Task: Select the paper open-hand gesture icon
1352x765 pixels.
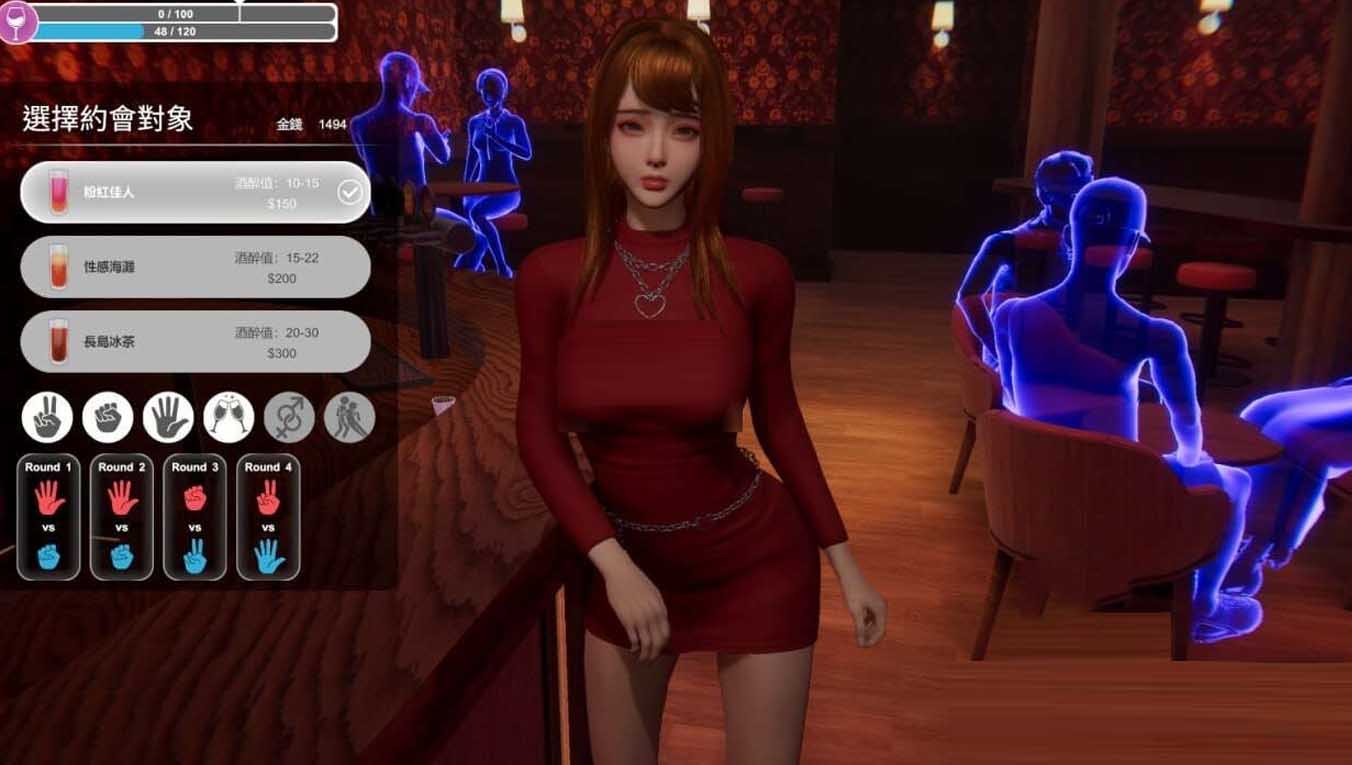Action: pos(167,417)
